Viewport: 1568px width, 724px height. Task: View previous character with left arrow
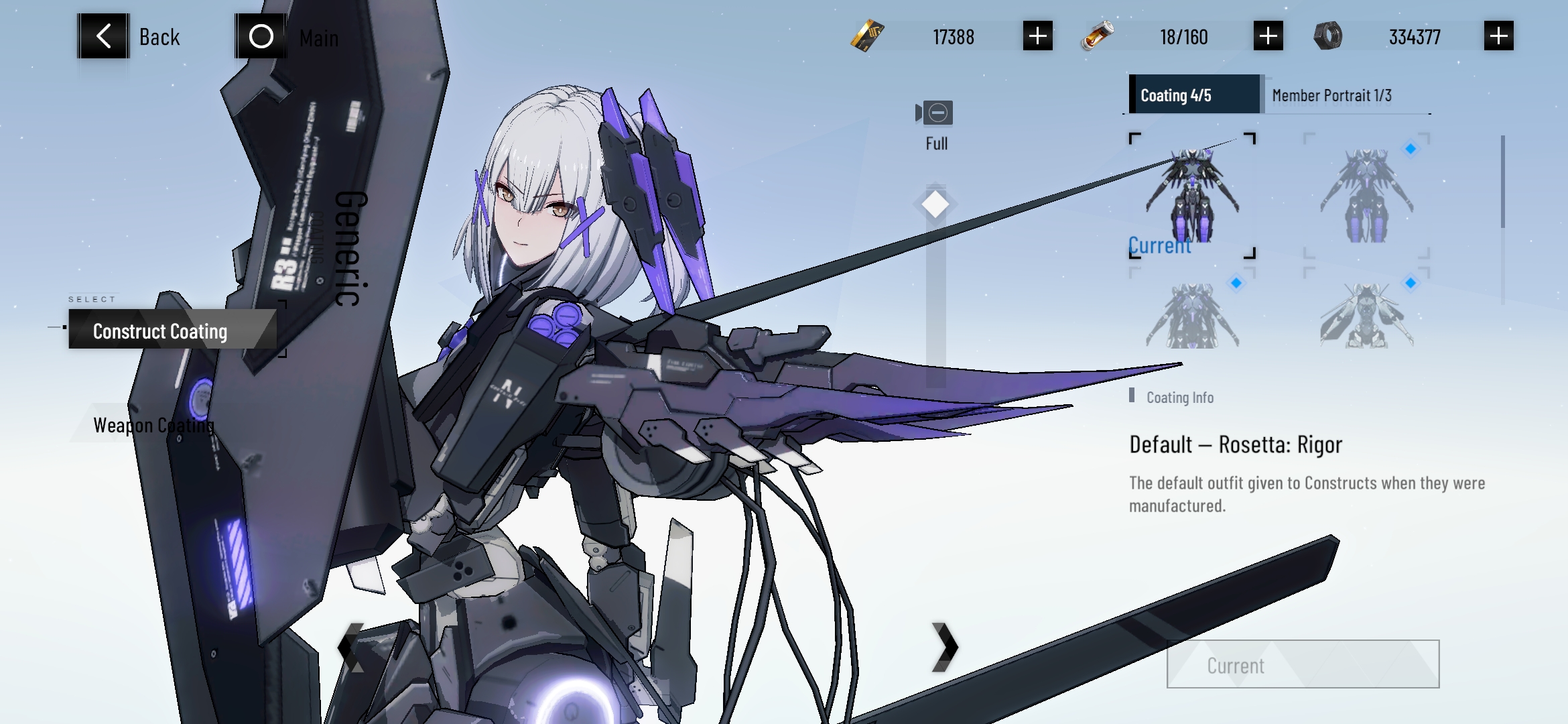click(x=349, y=647)
